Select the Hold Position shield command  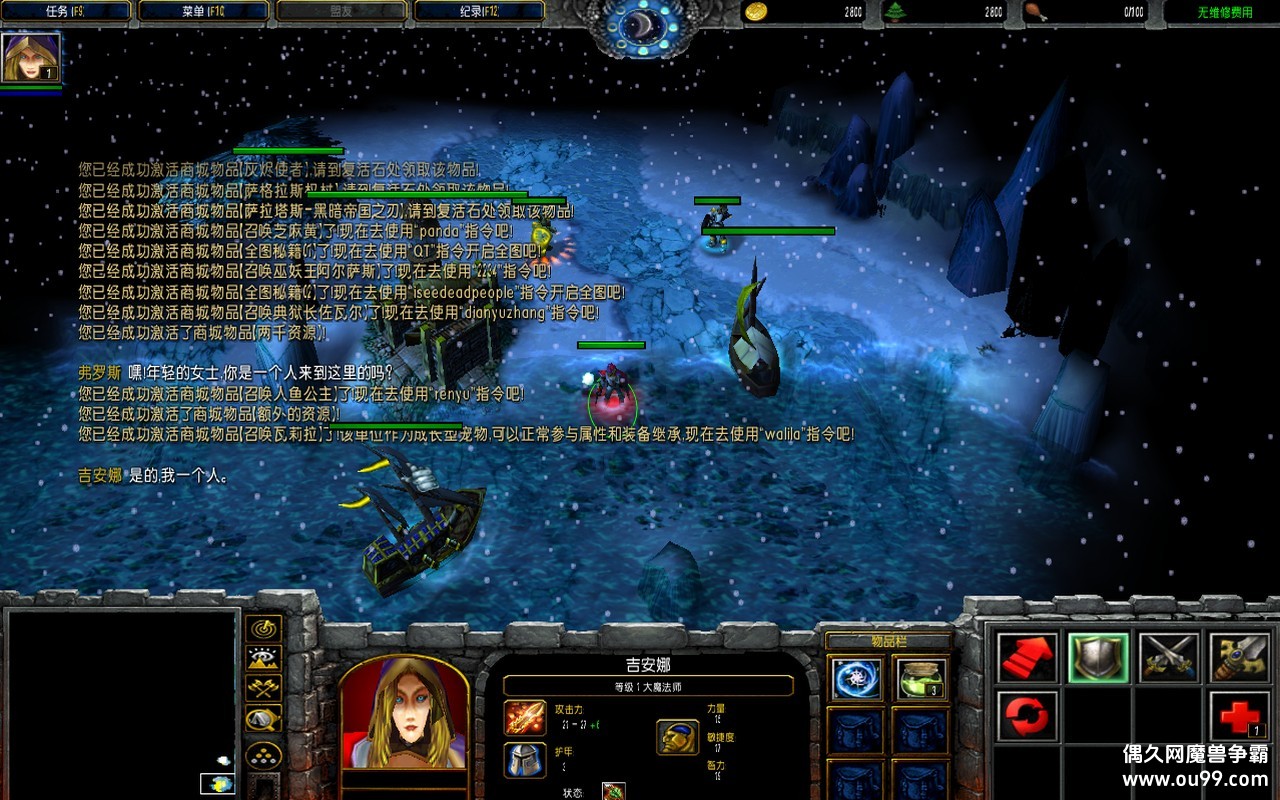point(1098,658)
